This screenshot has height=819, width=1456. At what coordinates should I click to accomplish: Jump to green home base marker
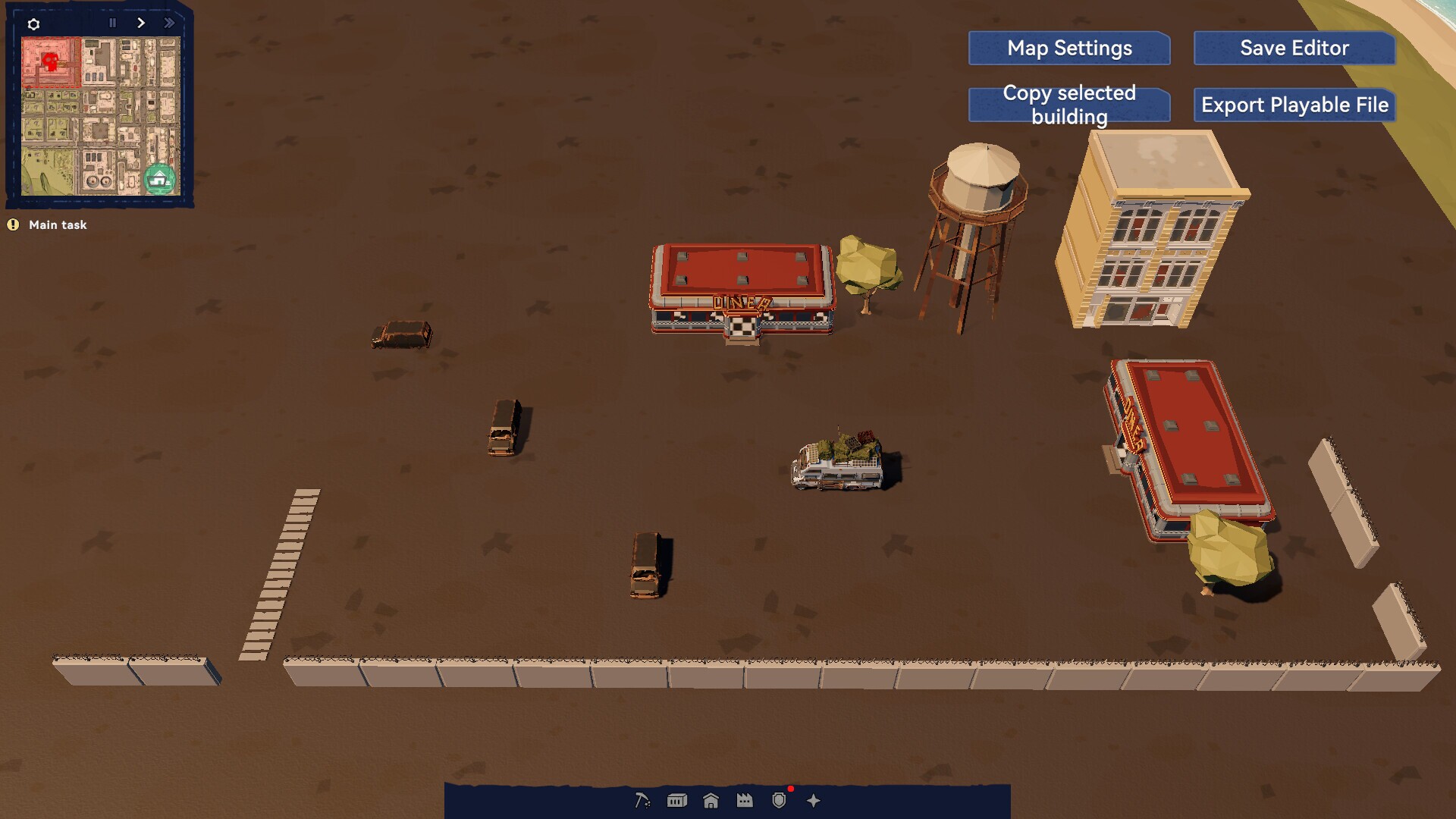tap(159, 180)
